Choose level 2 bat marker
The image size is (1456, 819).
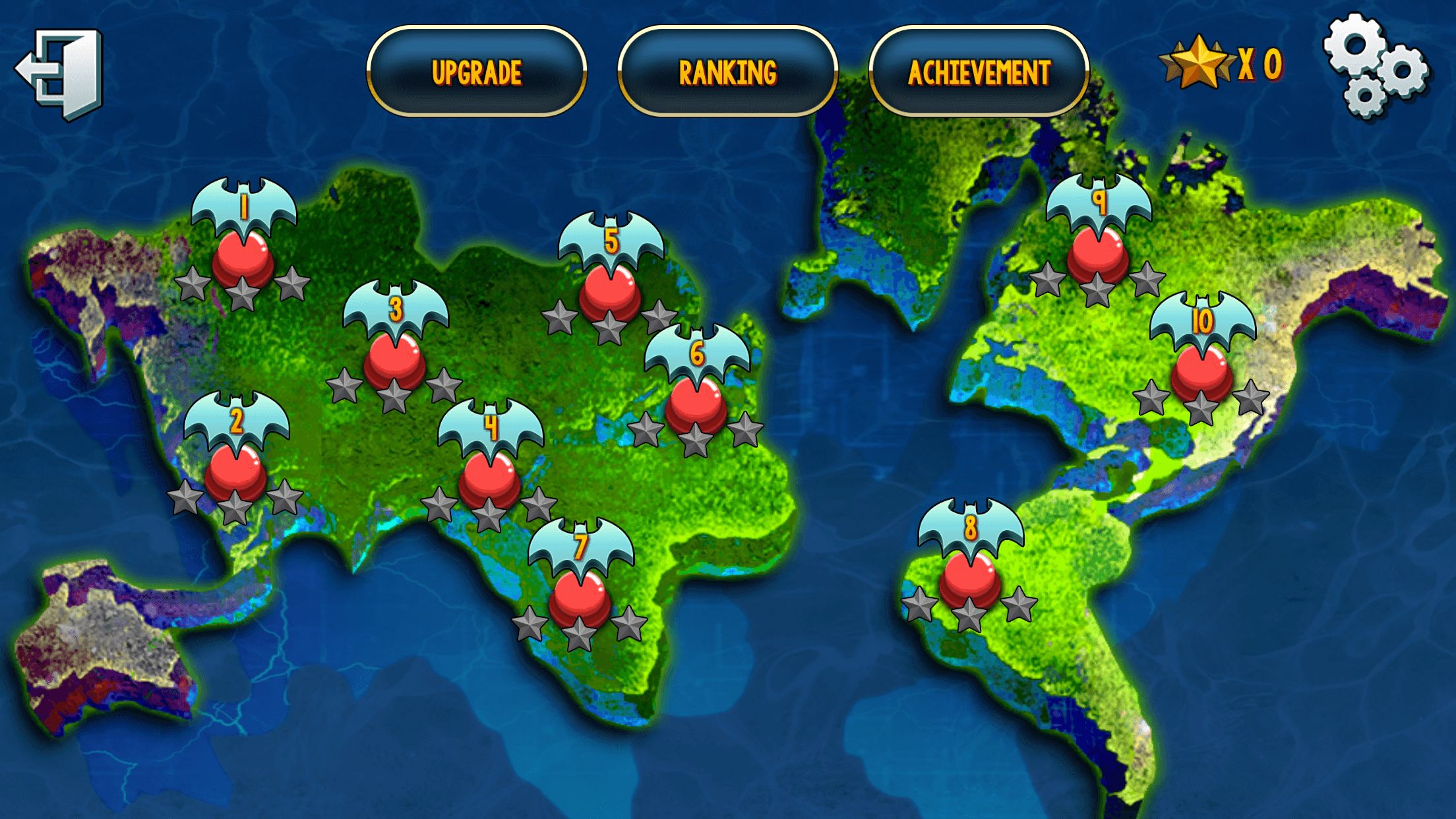(235, 472)
